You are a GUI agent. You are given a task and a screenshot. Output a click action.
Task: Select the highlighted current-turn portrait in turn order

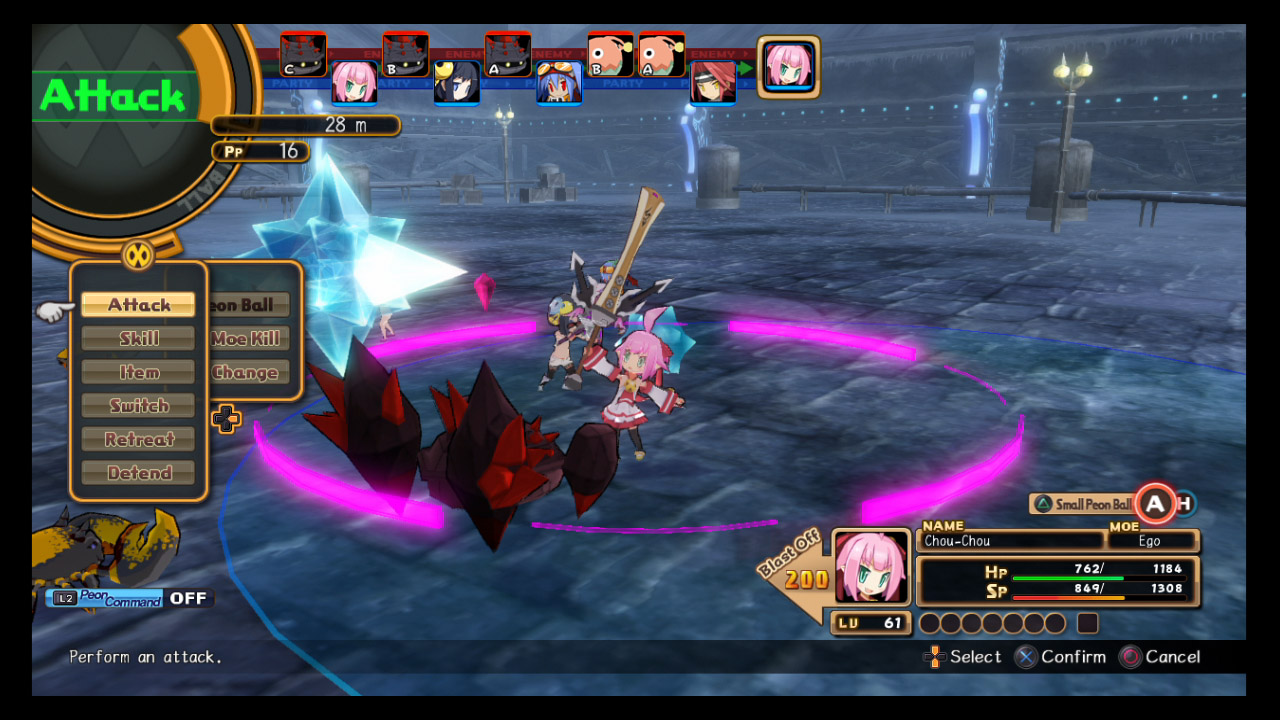(x=789, y=67)
